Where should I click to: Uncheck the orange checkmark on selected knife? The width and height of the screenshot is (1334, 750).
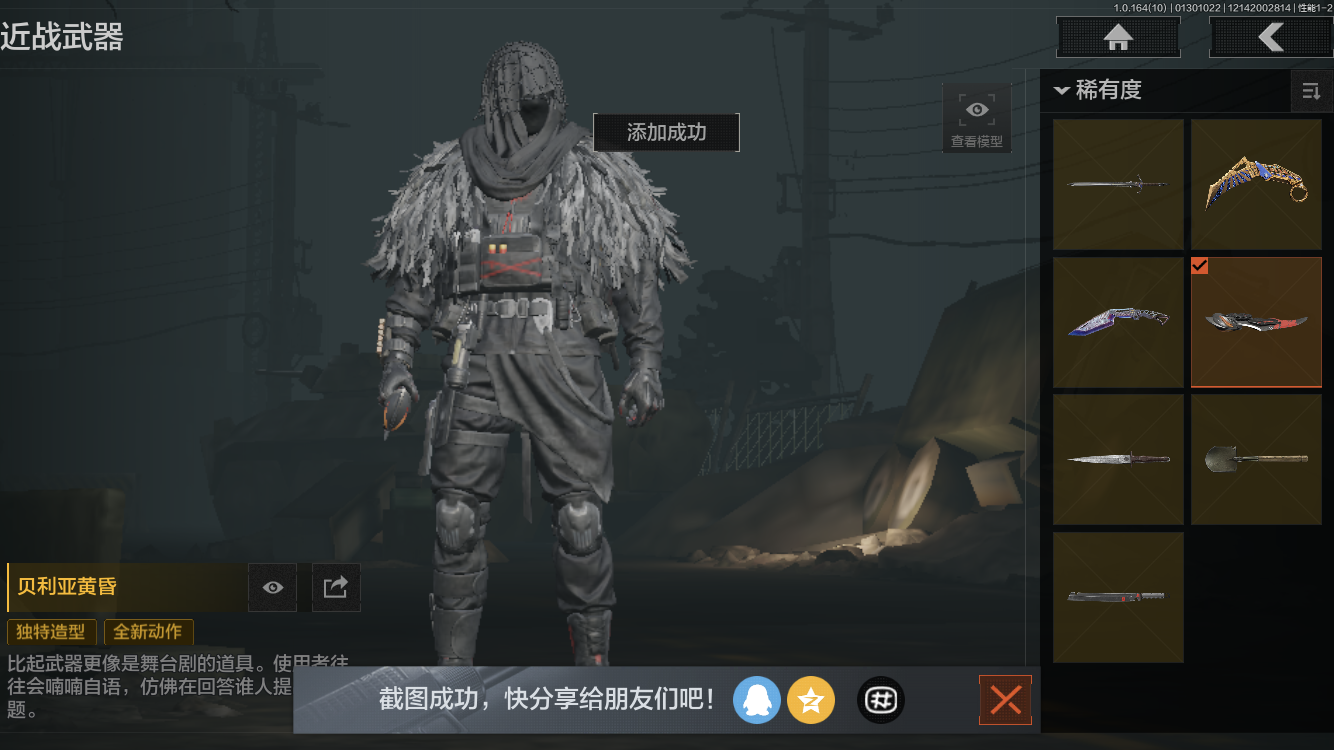click(1200, 266)
